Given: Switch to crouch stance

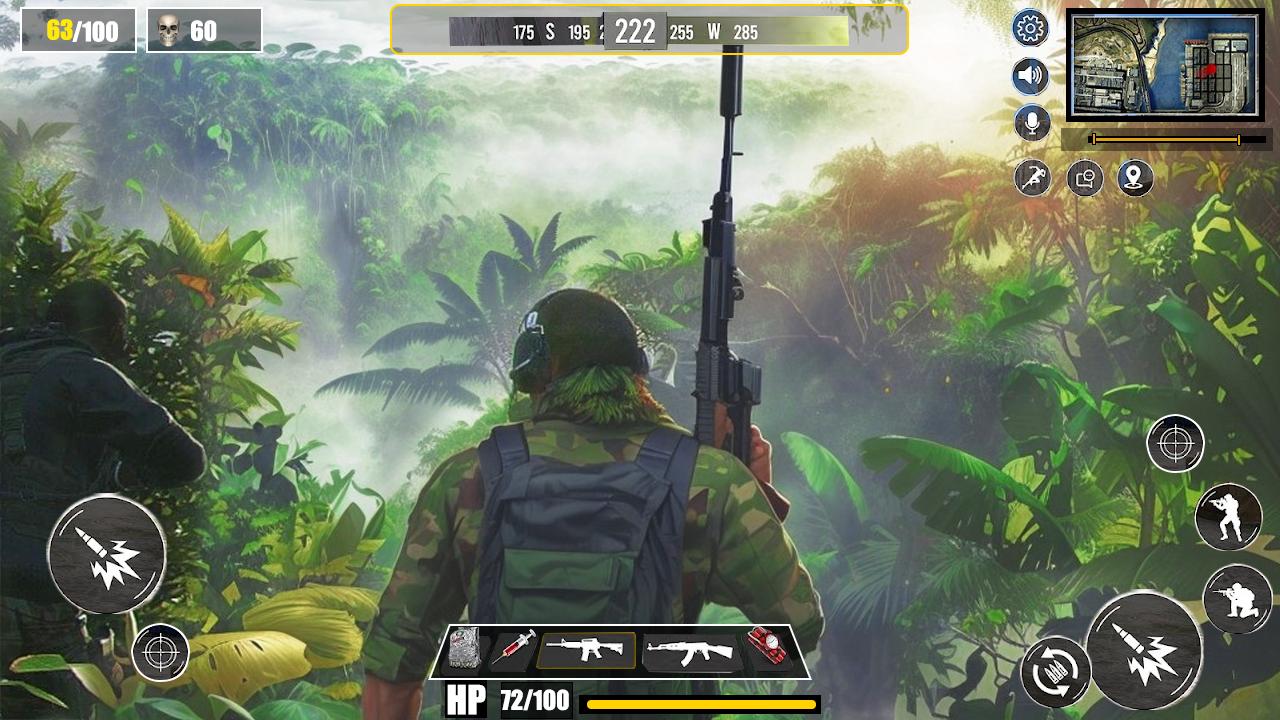Looking at the screenshot, I should tap(1238, 601).
